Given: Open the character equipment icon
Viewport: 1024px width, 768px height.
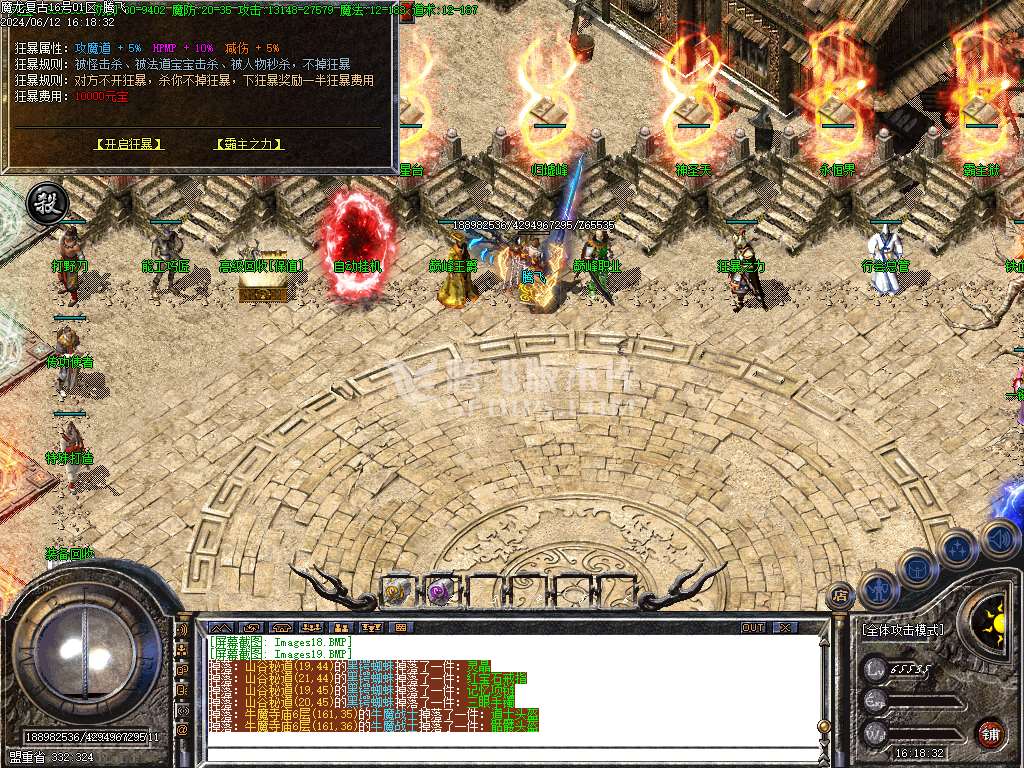Looking at the screenshot, I should tap(879, 589).
